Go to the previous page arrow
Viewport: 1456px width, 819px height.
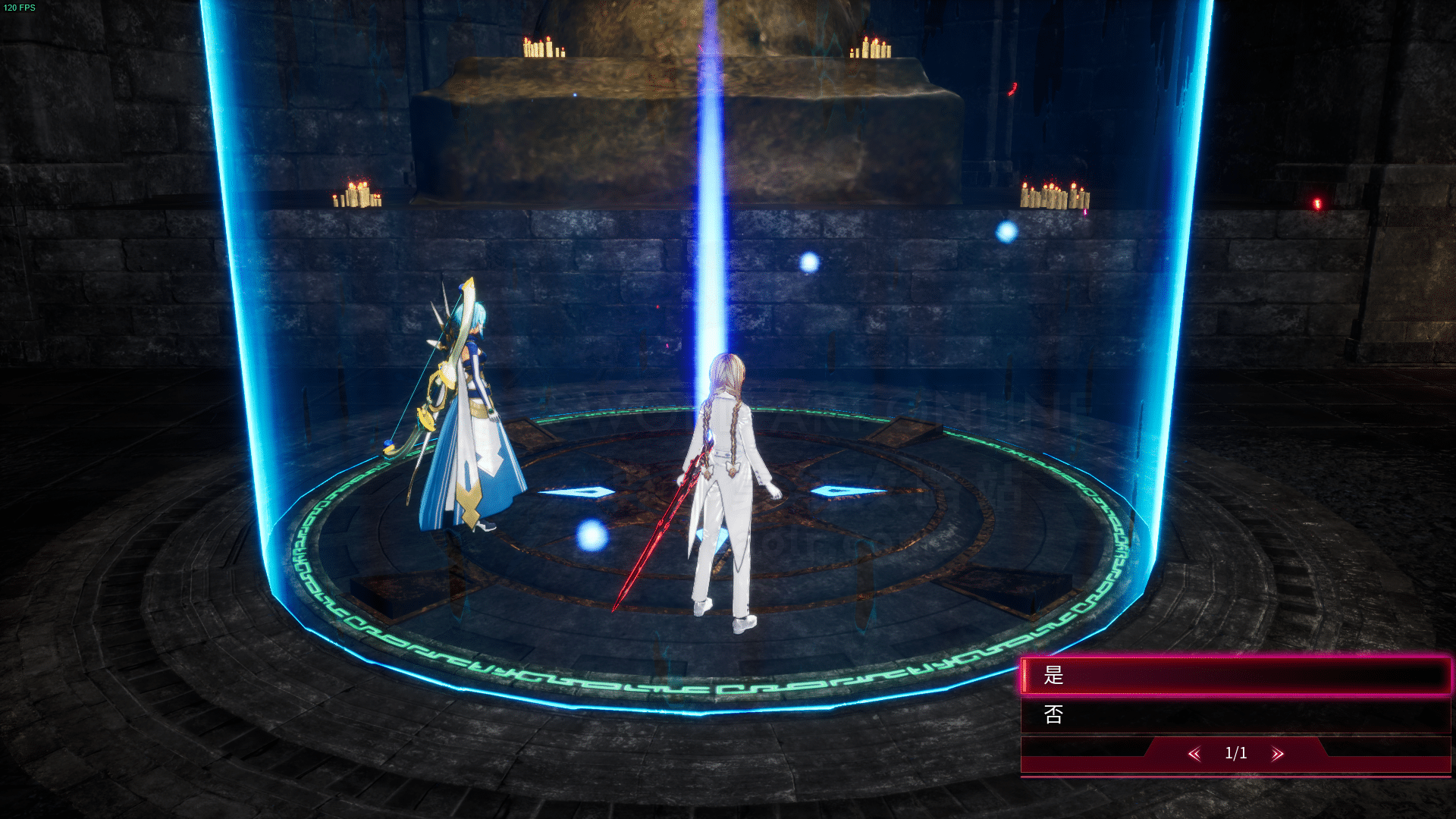[1194, 754]
